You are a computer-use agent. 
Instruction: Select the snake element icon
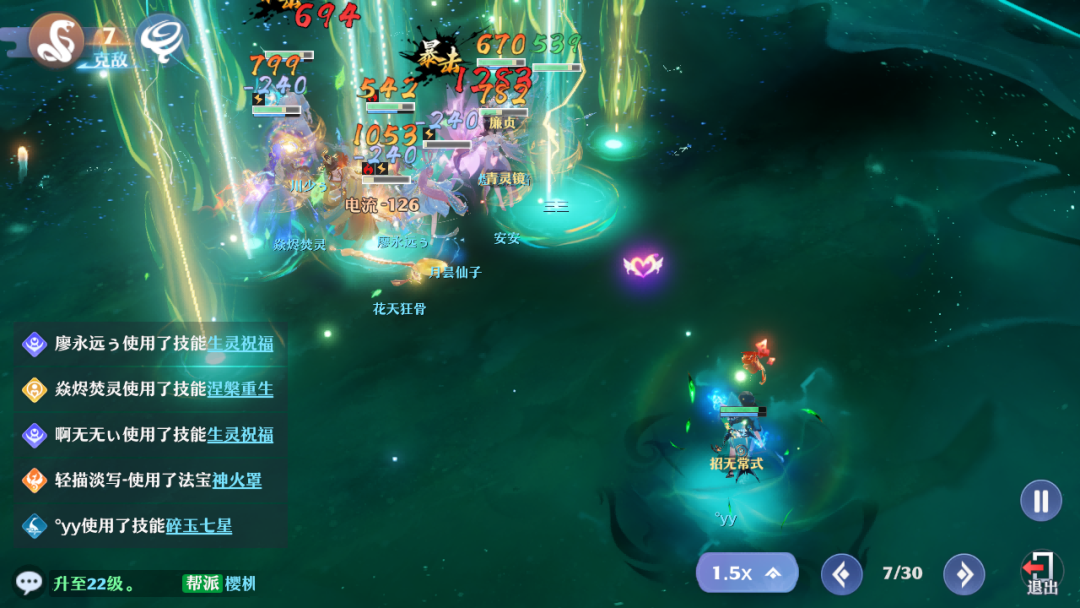coord(56,38)
